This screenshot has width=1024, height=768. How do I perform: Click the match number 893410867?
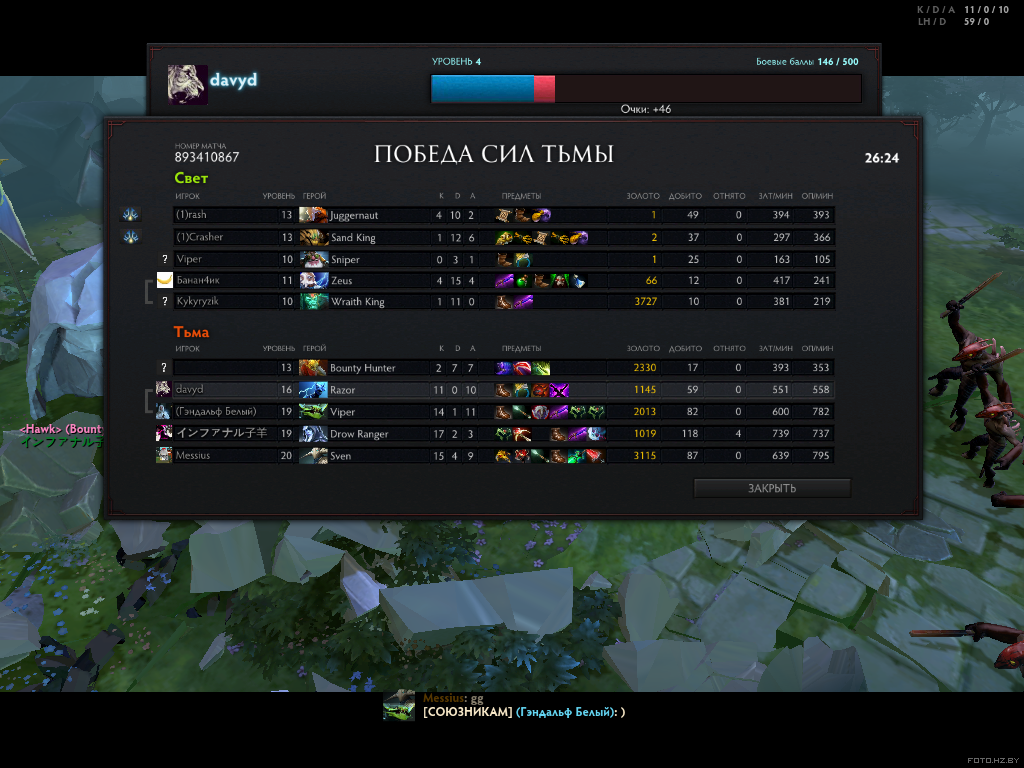[207, 157]
